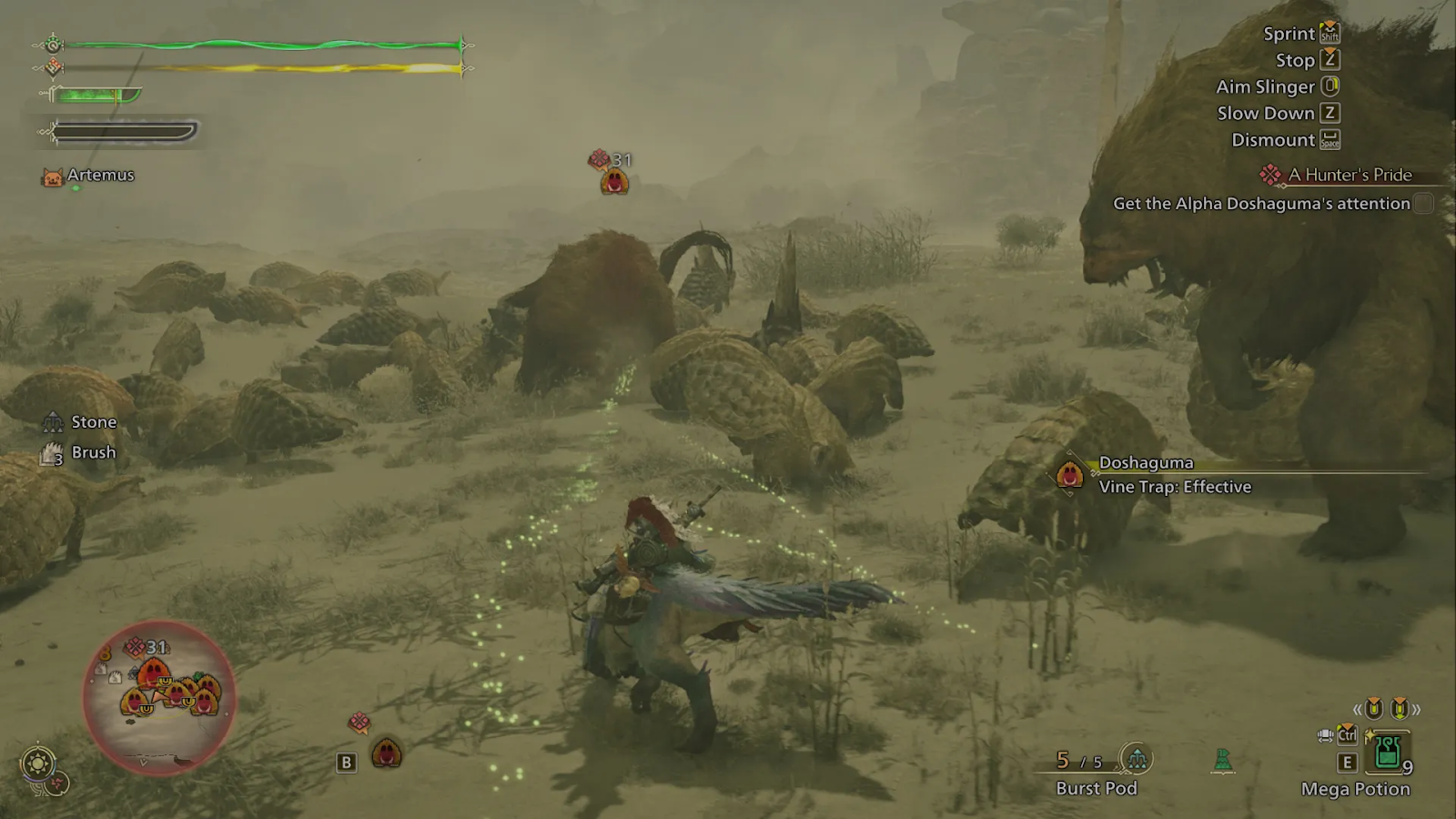Choose the Stone slinger pickup entry
The height and width of the screenshot is (819, 1456).
click(x=93, y=422)
